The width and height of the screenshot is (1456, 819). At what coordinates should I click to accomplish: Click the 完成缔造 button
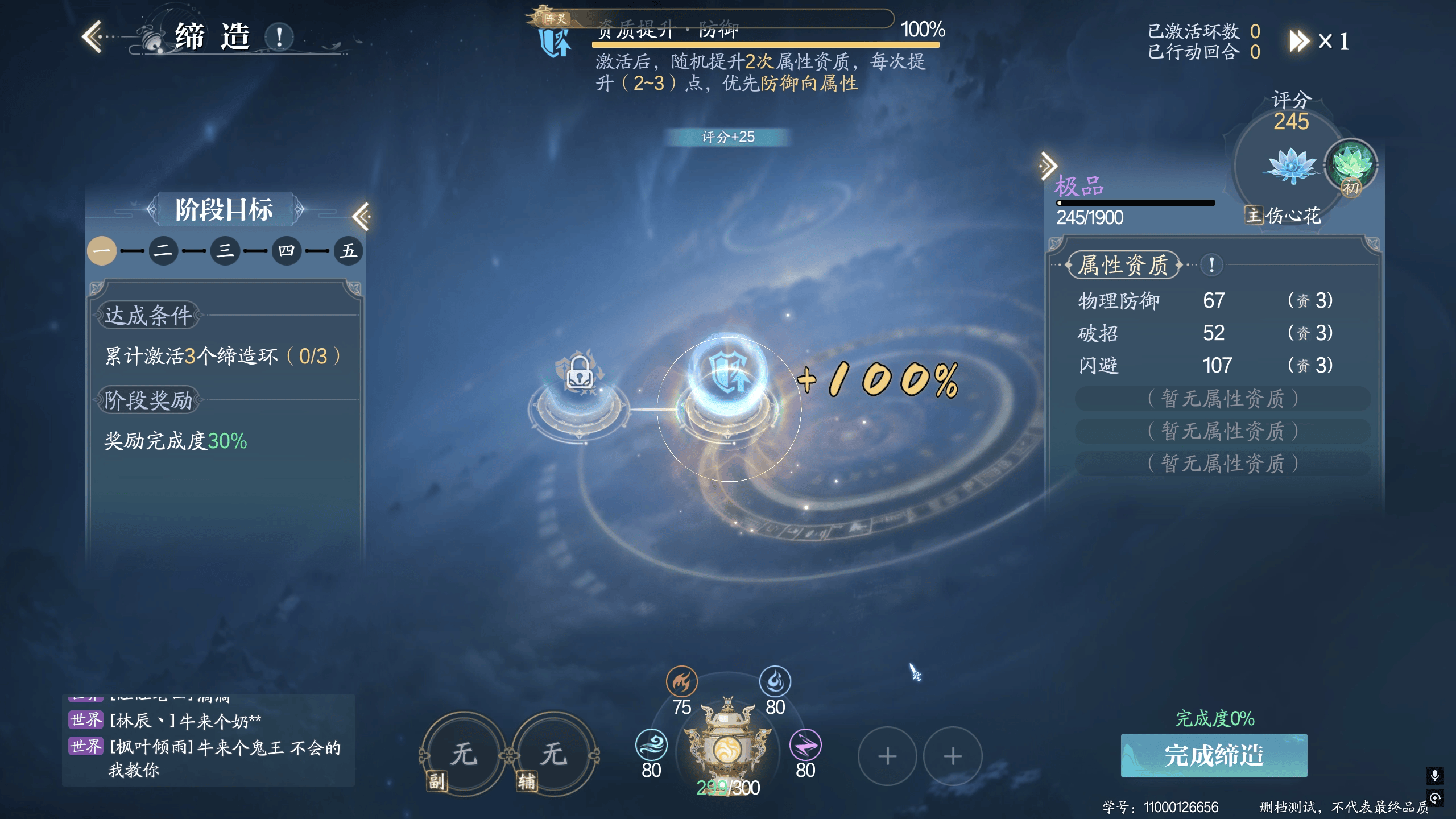click(1214, 755)
